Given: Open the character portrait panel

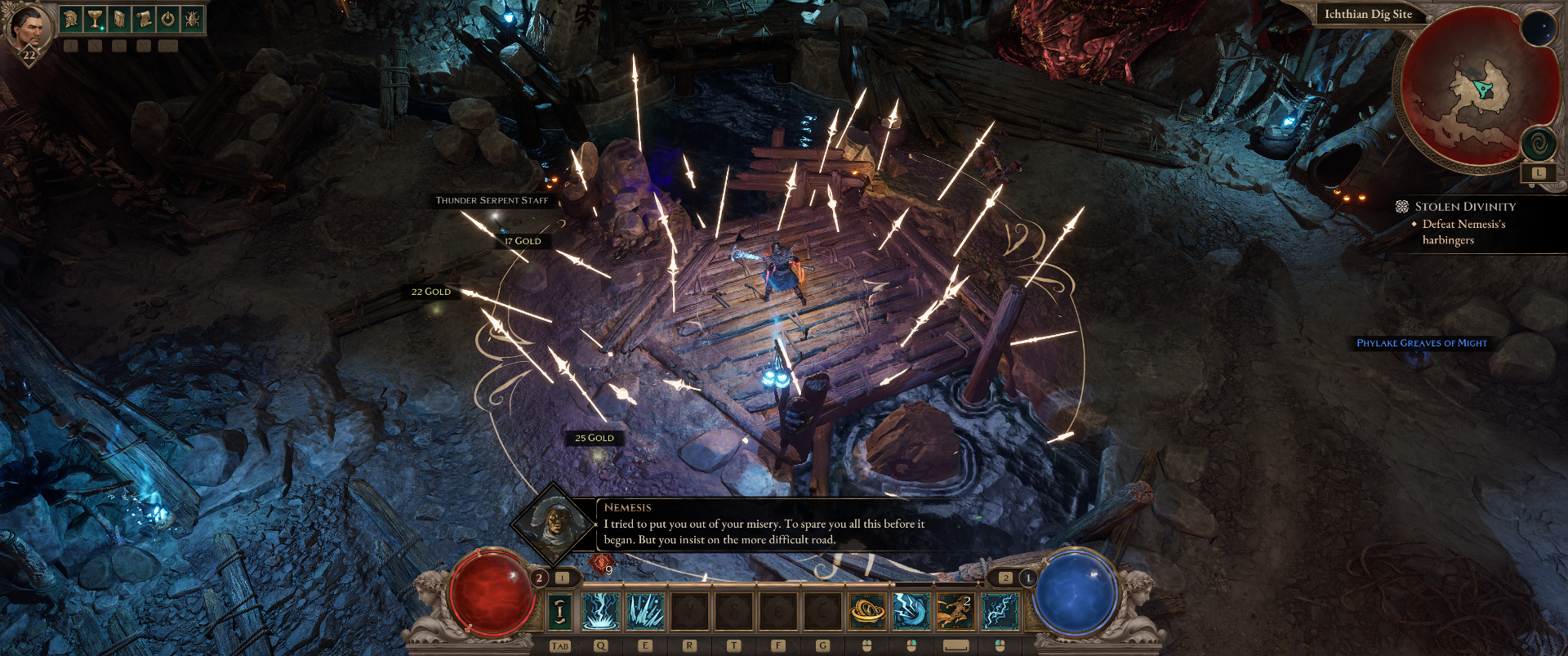Looking at the screenshot, I should (x=29, y=29).
